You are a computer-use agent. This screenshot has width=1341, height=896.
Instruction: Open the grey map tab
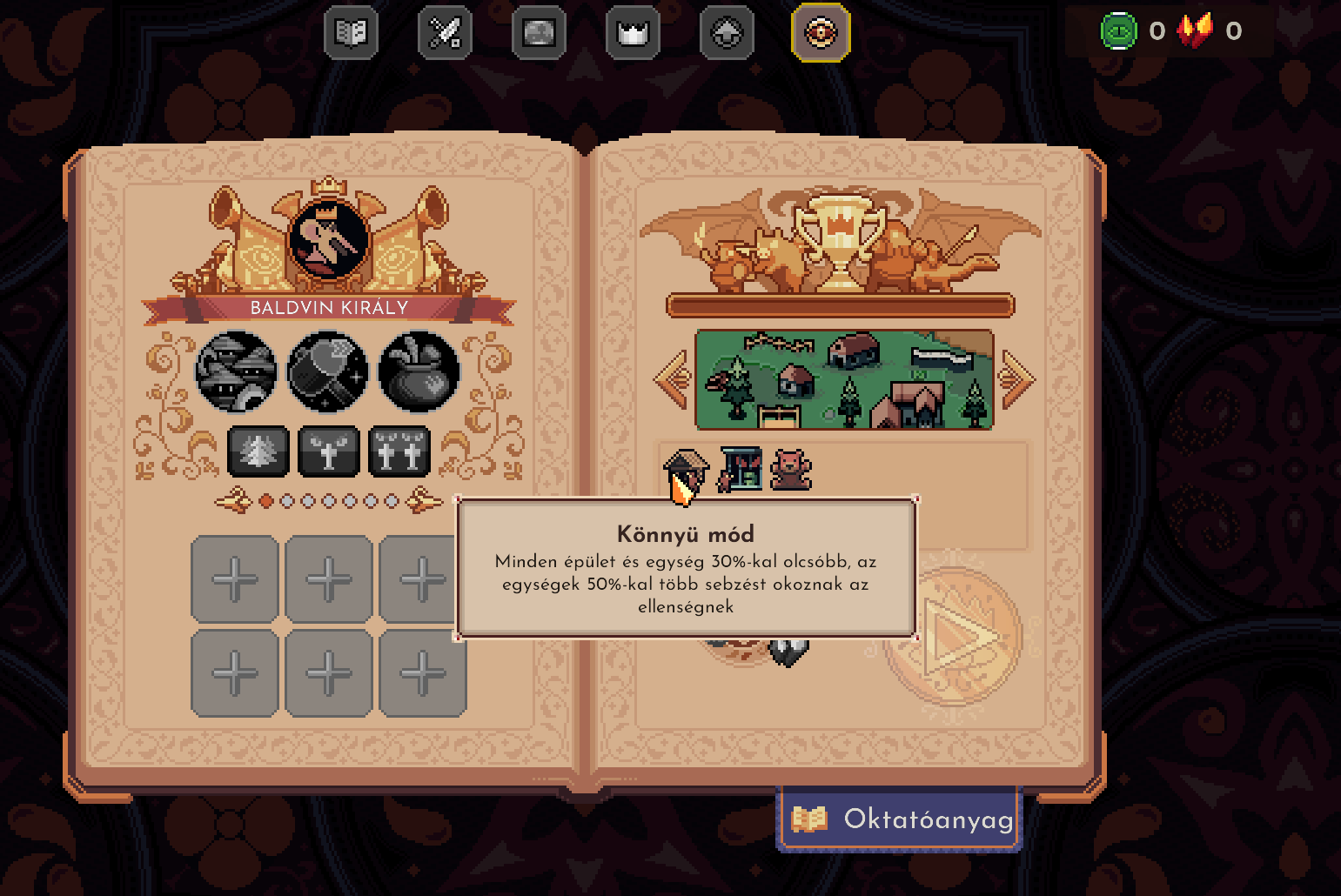[x=539, y=34]
